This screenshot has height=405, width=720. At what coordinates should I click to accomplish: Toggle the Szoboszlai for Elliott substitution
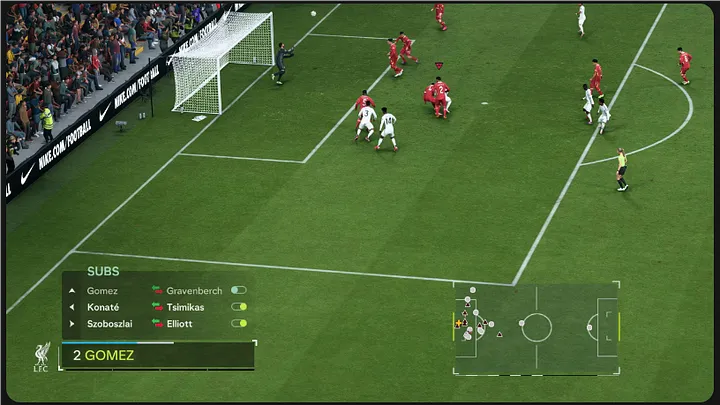(238, 323)
